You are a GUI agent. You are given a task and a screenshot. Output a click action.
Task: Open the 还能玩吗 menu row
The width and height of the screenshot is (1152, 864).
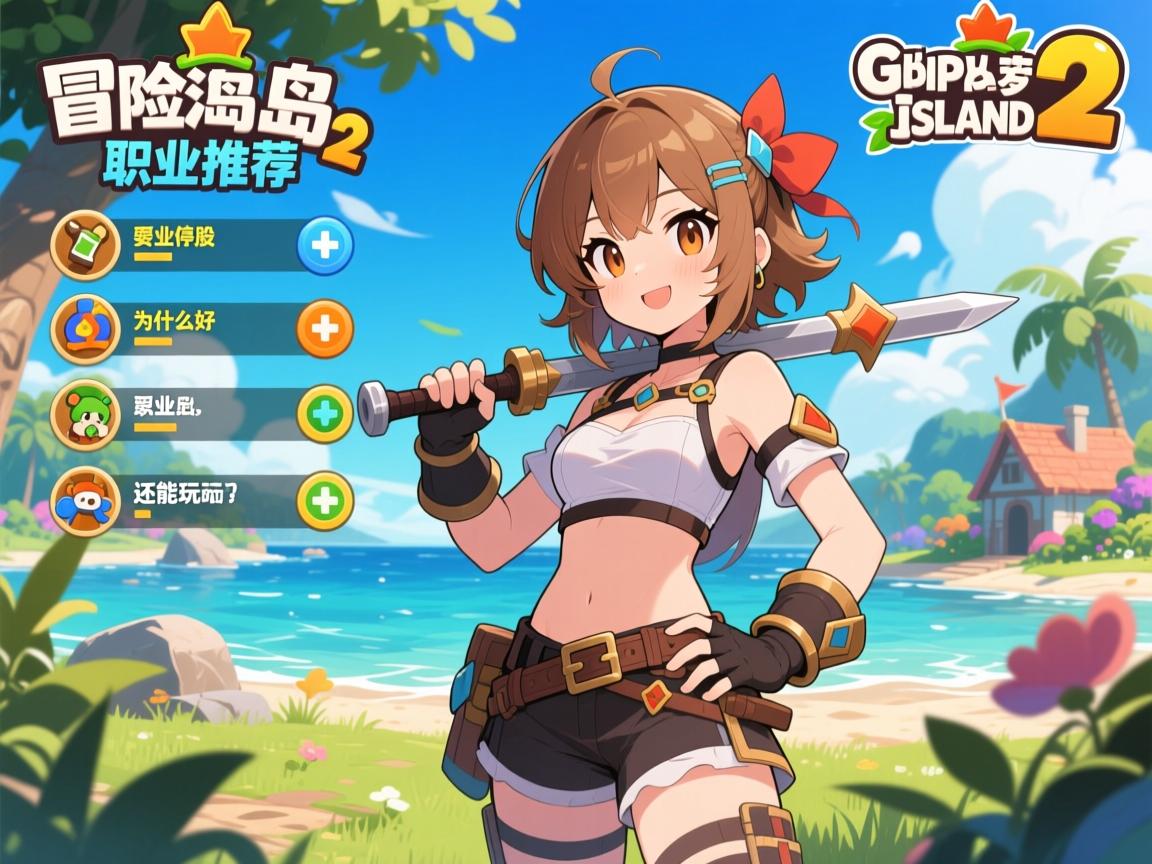pyautogui.click(x=200, y=499)
